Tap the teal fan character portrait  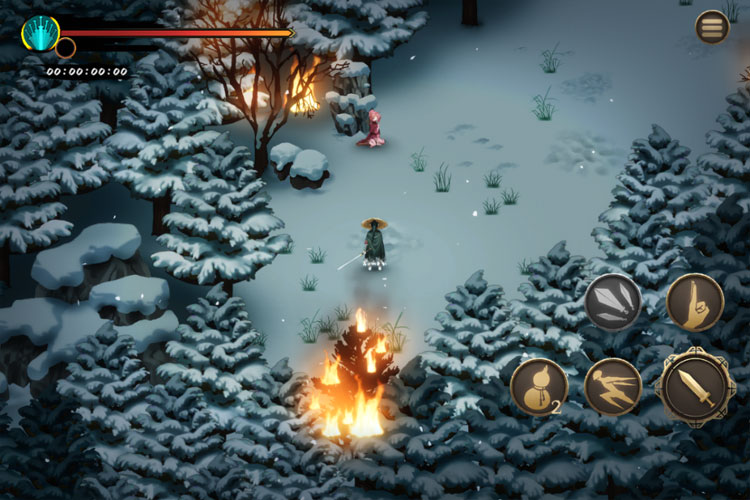[x=41, y=33]
